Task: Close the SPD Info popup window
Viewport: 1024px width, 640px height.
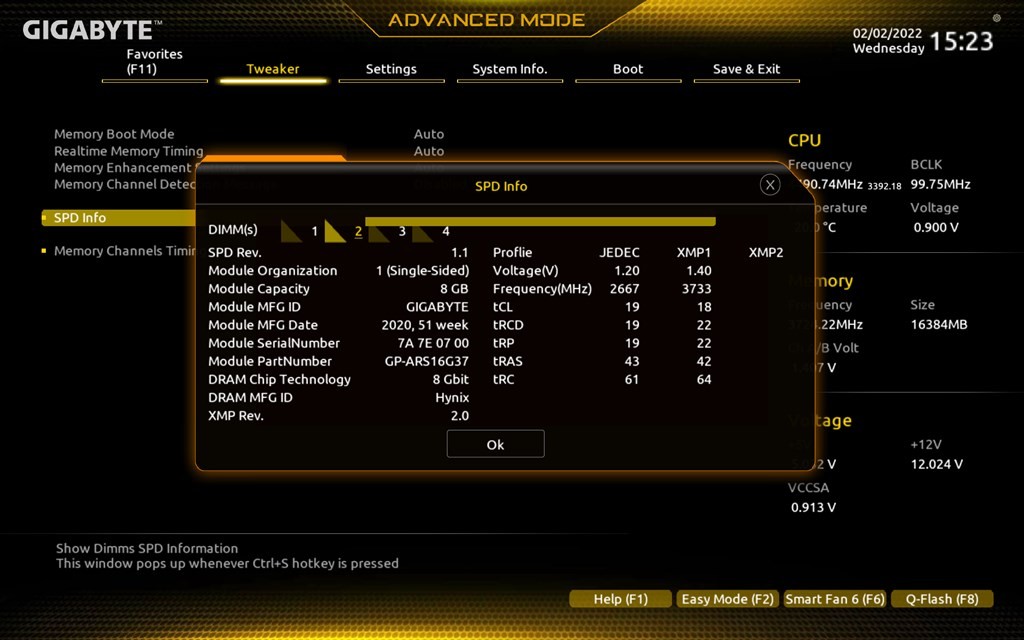Action: [770, 185]
